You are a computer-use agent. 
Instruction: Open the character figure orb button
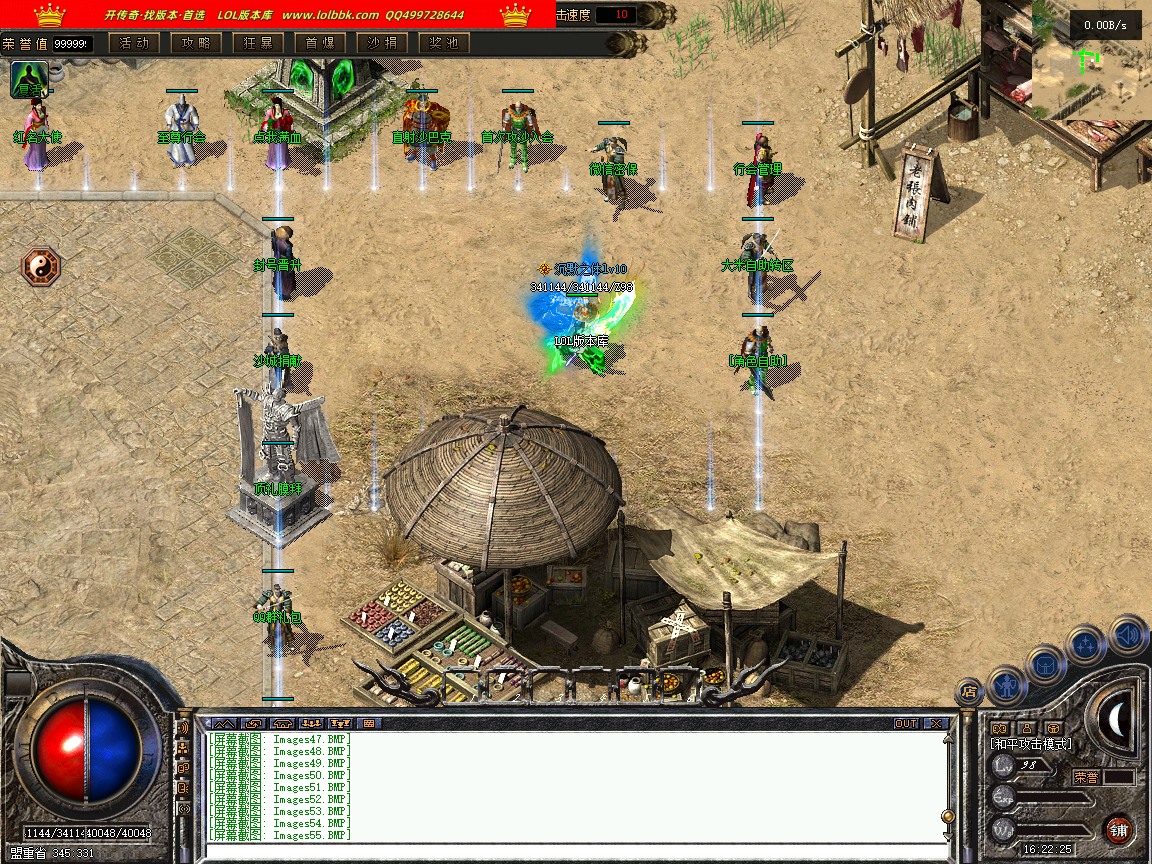click(1007, 686)
